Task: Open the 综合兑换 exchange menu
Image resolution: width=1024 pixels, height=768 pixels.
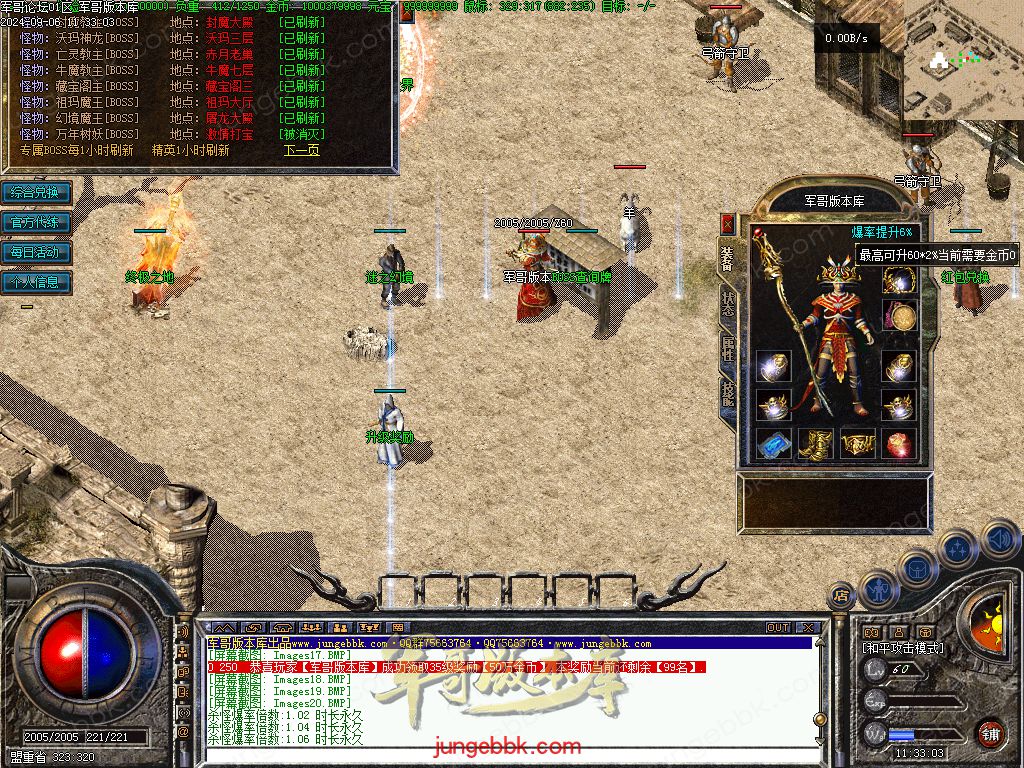Action: (36, 192)
